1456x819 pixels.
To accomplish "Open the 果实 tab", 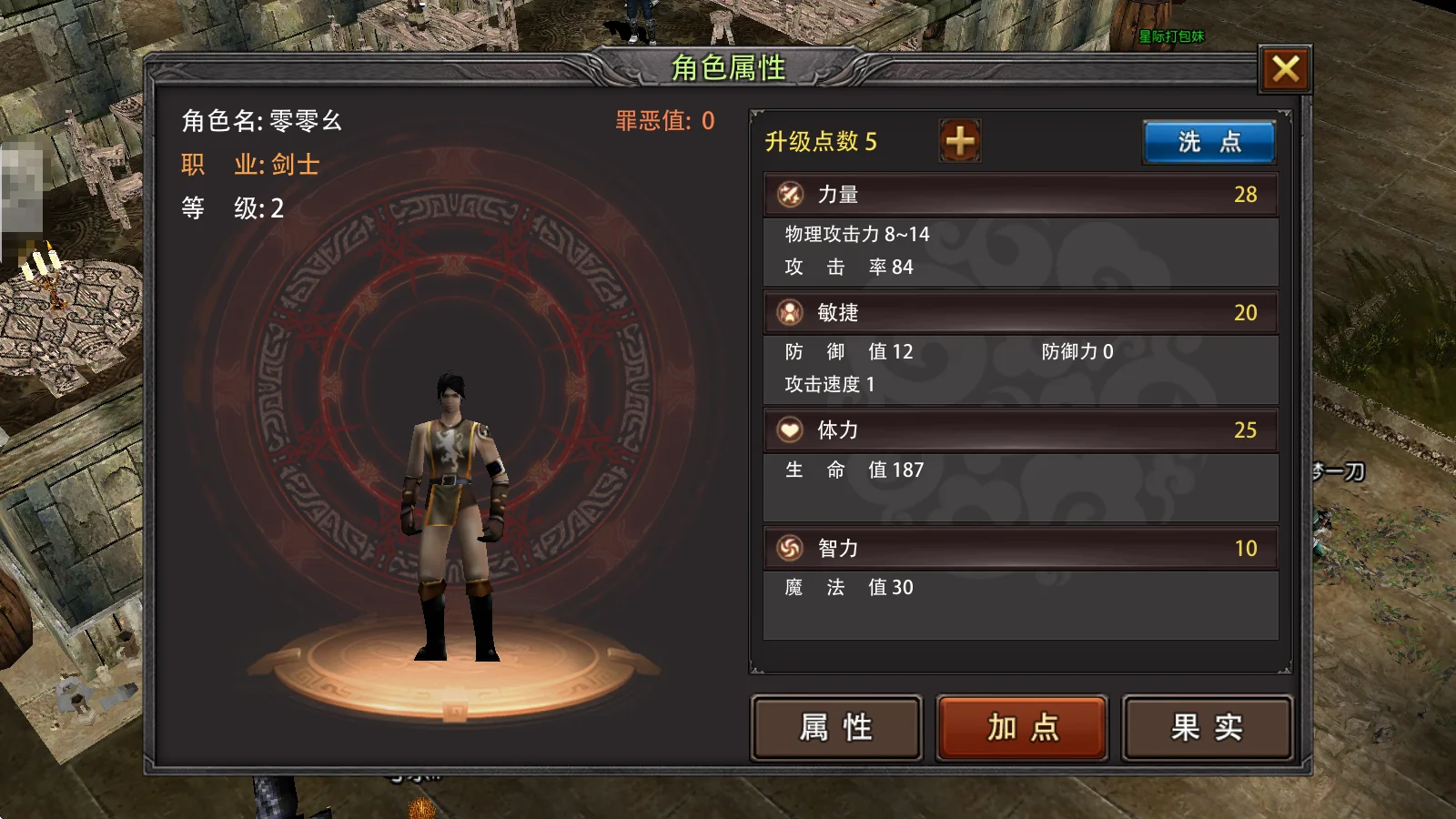I will (1208, 727).
